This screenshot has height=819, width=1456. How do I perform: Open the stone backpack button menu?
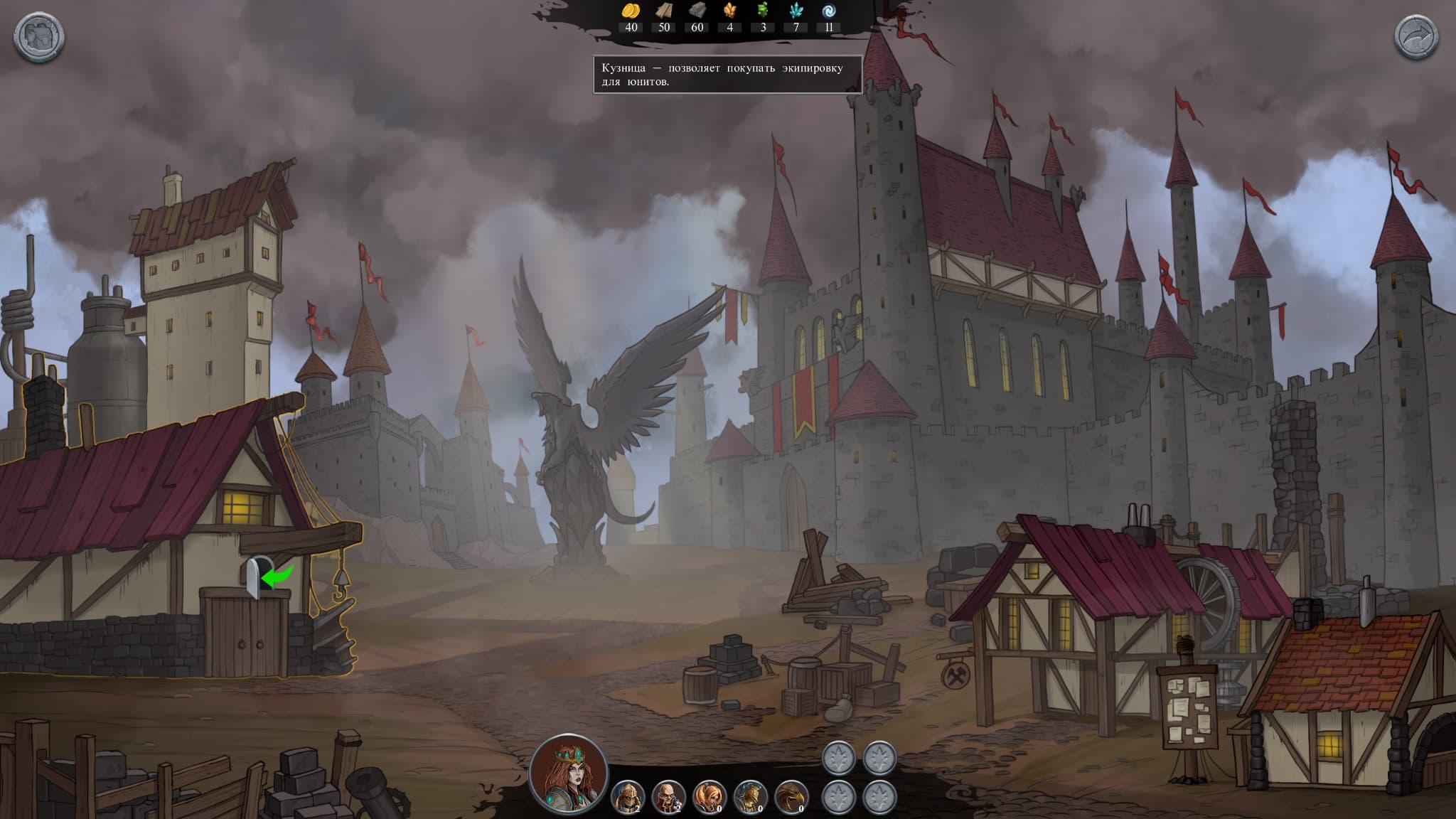tap(39, 37)
